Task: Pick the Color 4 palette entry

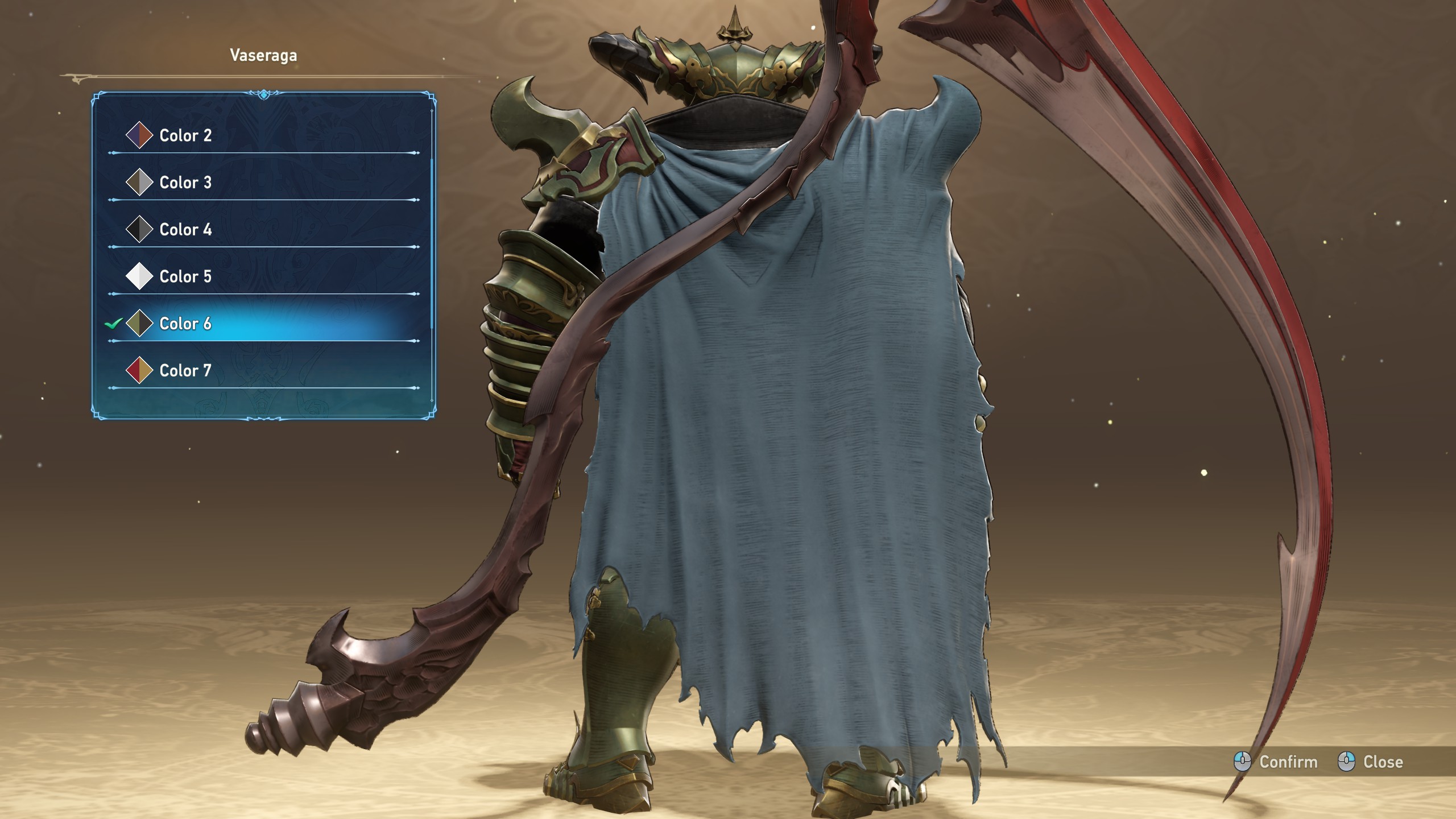Action: pos(185,230)
